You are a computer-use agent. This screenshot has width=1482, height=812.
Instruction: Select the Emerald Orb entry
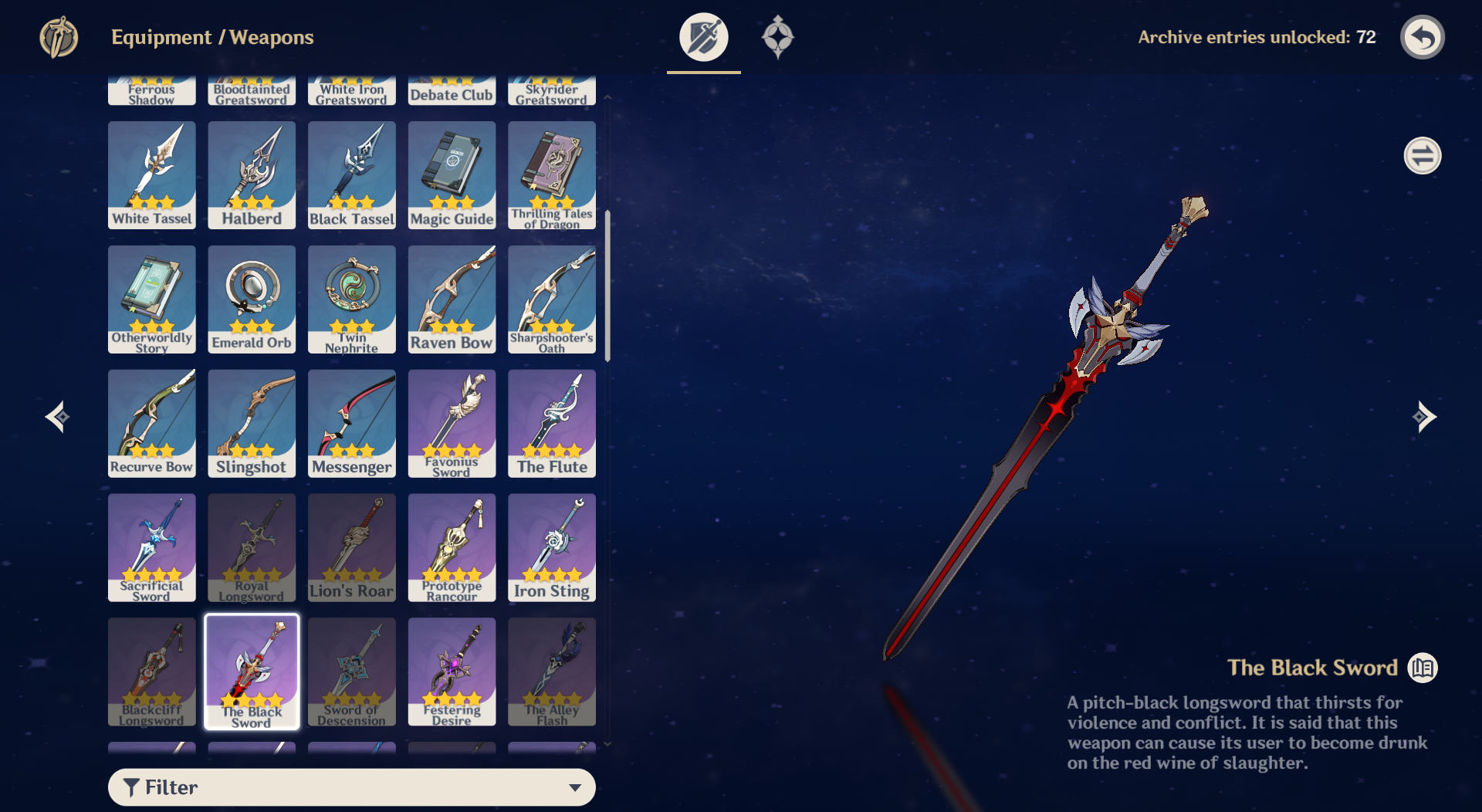[x=252, y=299]
